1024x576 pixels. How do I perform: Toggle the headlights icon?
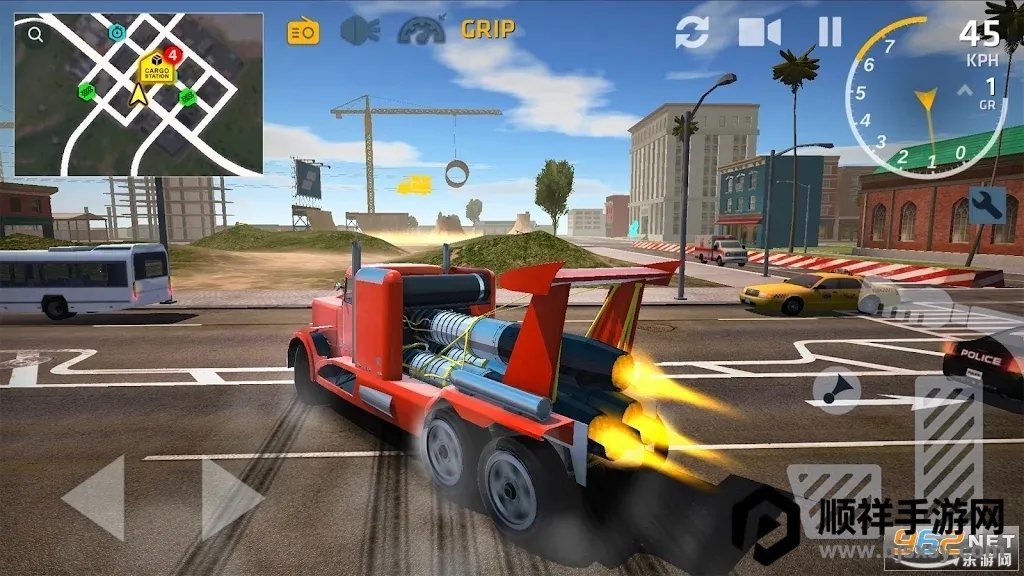coord(360,31)
